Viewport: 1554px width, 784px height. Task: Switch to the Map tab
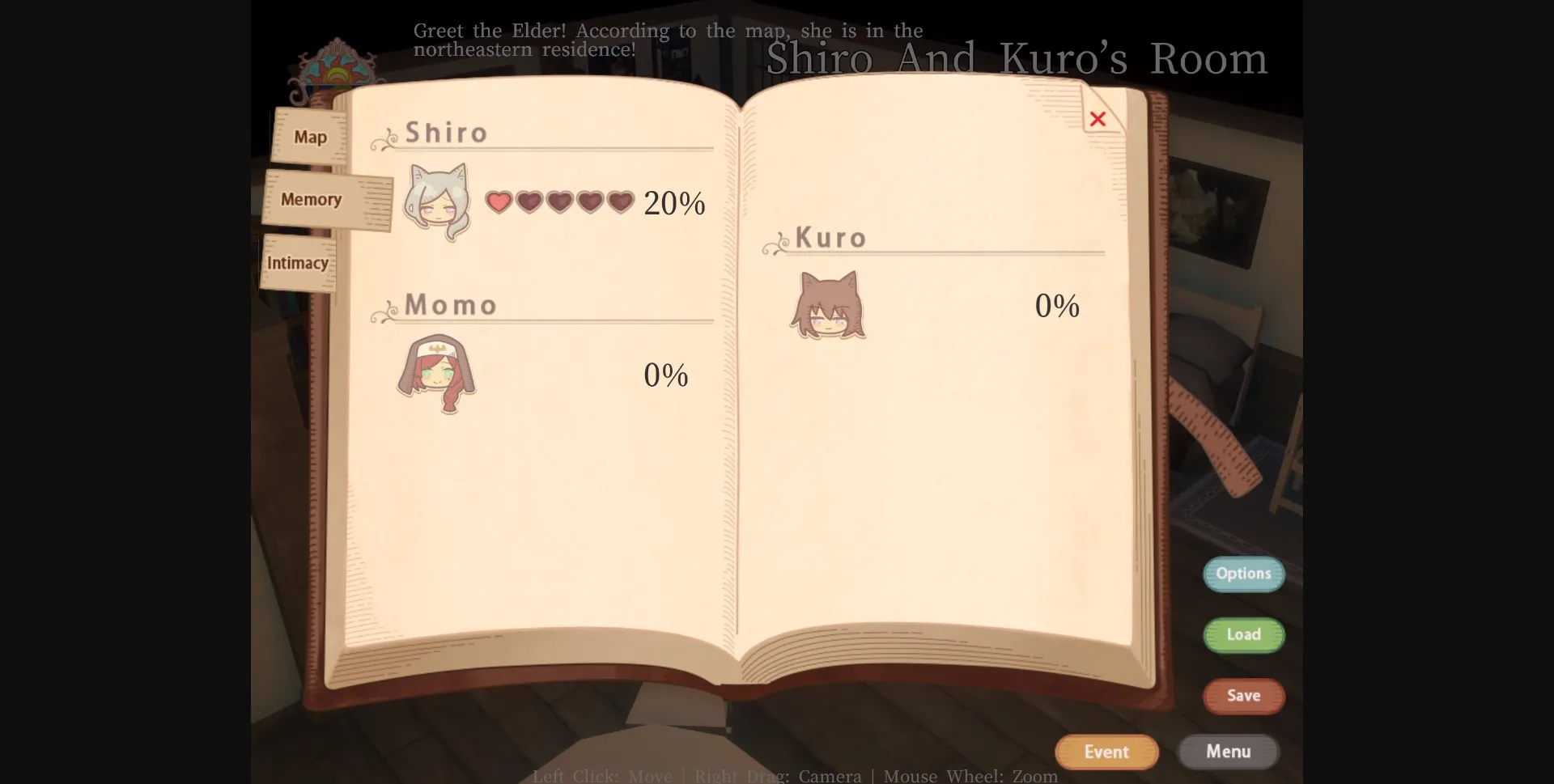pyautogui.click(x=310, y=137)
